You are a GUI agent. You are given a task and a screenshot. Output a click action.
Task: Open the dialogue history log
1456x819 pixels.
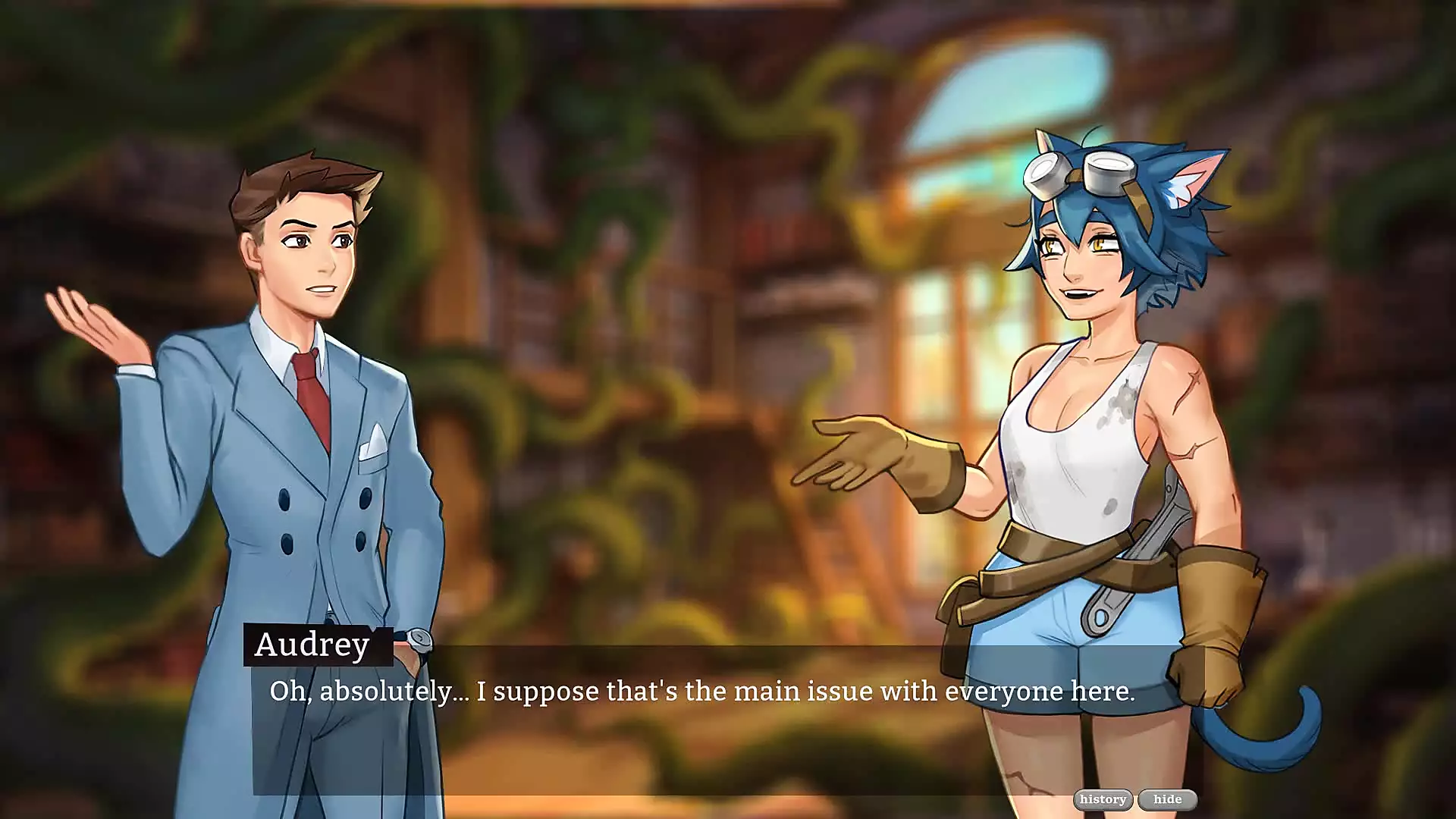(x=1103, y=799)
